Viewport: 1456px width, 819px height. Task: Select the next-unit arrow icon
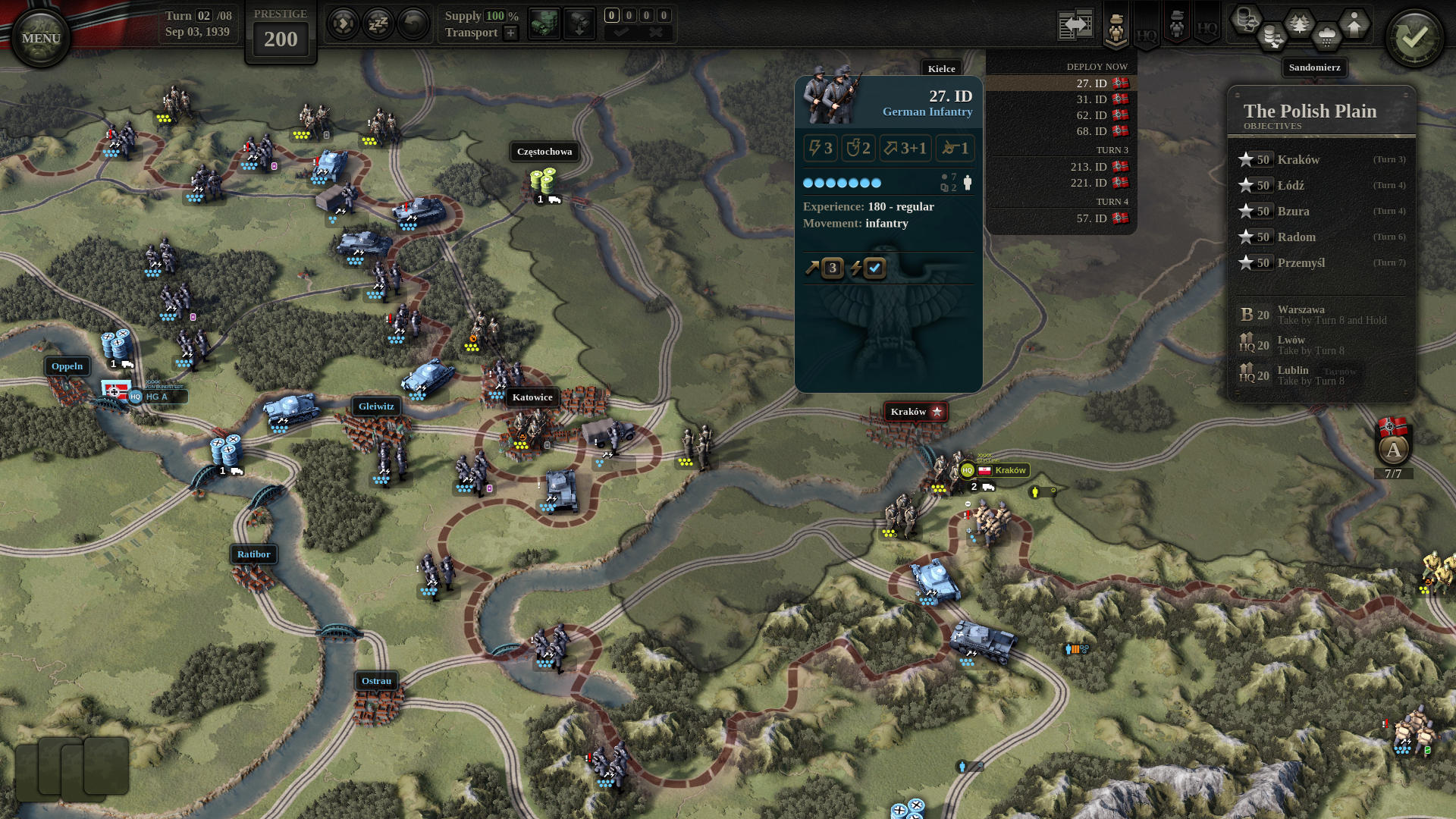click(342, 23)
